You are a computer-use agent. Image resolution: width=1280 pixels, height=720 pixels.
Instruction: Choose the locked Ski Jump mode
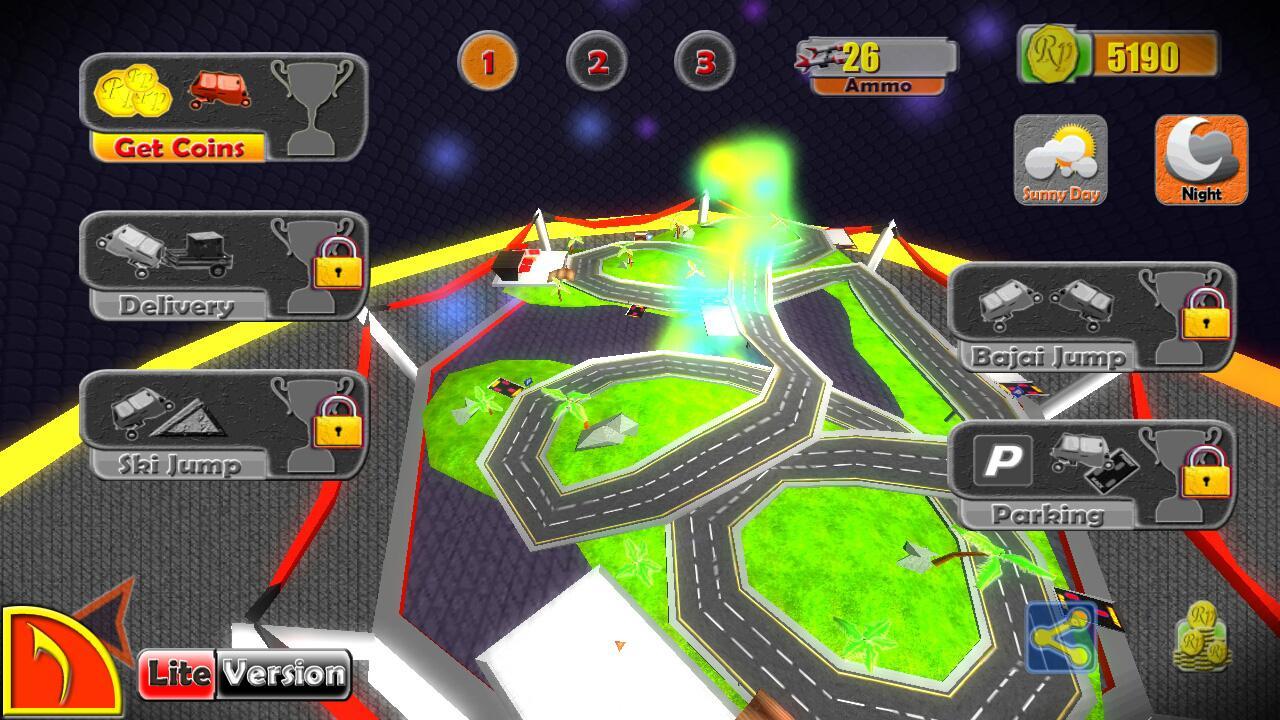tap(222, 424)
